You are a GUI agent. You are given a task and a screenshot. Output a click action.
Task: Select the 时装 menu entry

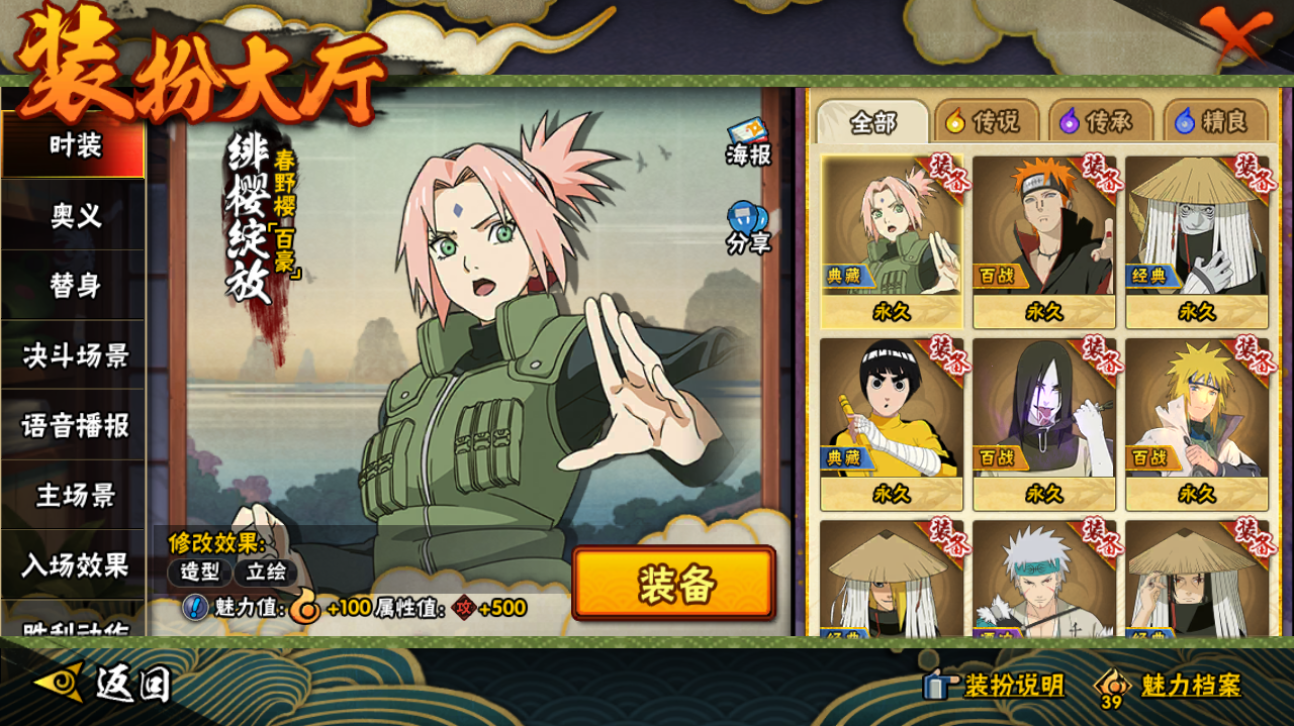tap(75, 146)
